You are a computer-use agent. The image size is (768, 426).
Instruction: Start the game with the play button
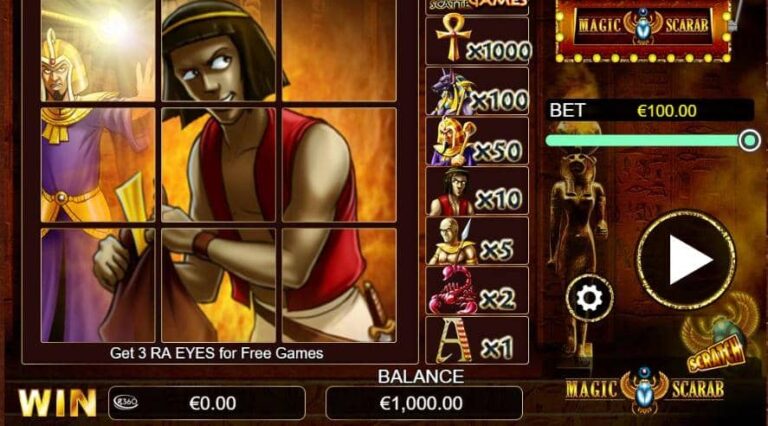coord(686,260)
